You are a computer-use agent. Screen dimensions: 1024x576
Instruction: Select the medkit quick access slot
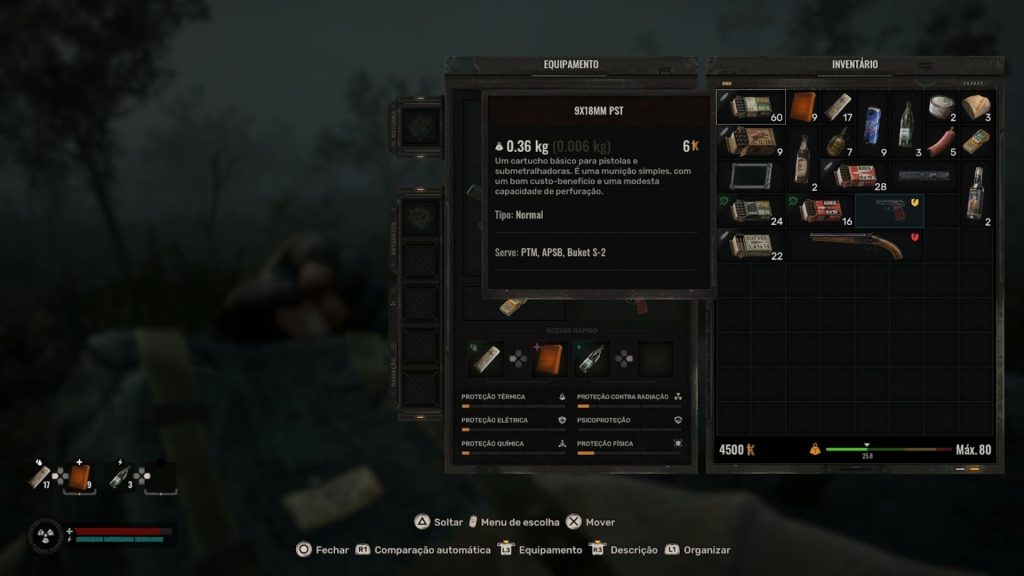(549, 359)
